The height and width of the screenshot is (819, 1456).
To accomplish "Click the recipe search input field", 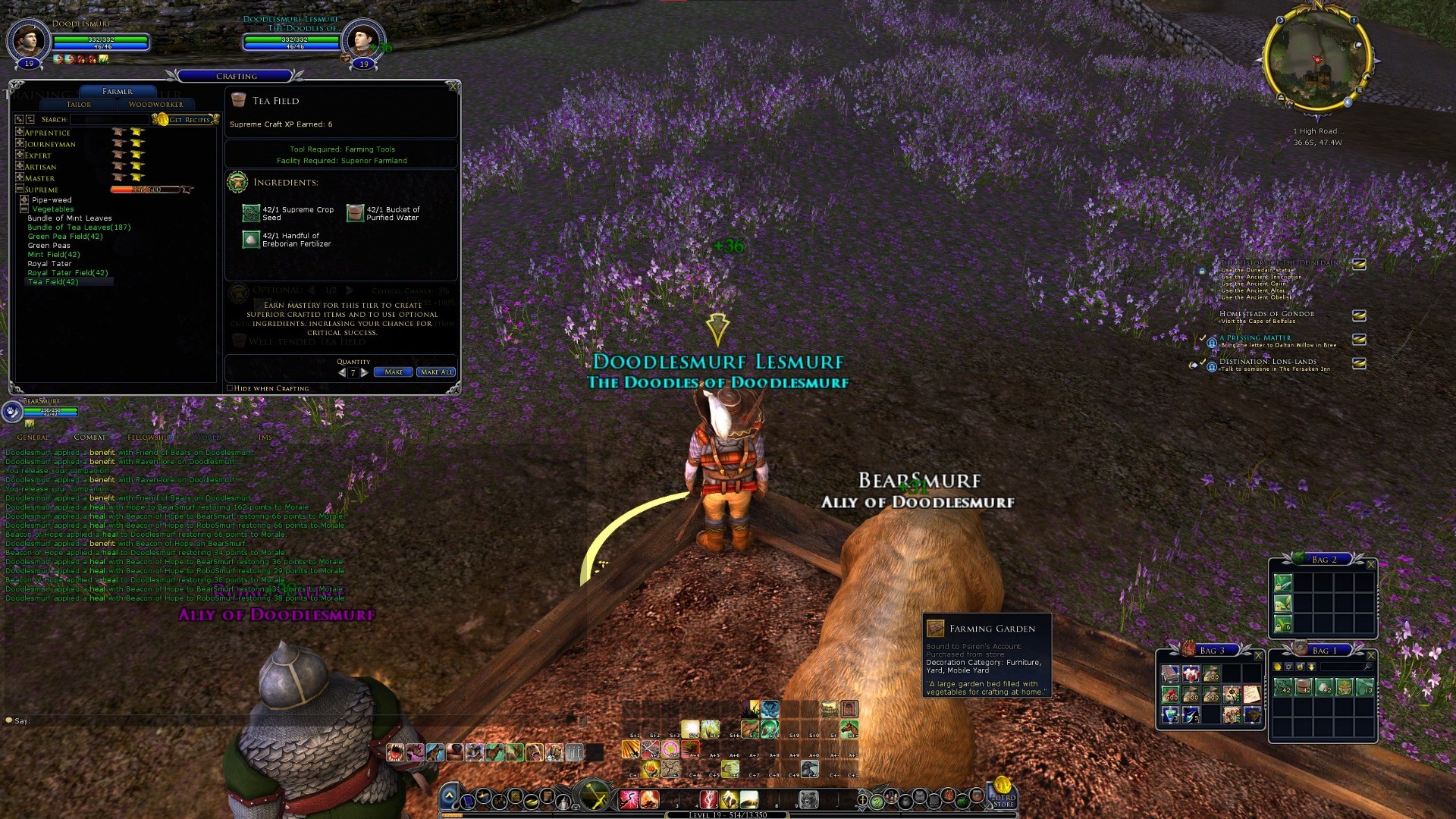I will point(110,120).
